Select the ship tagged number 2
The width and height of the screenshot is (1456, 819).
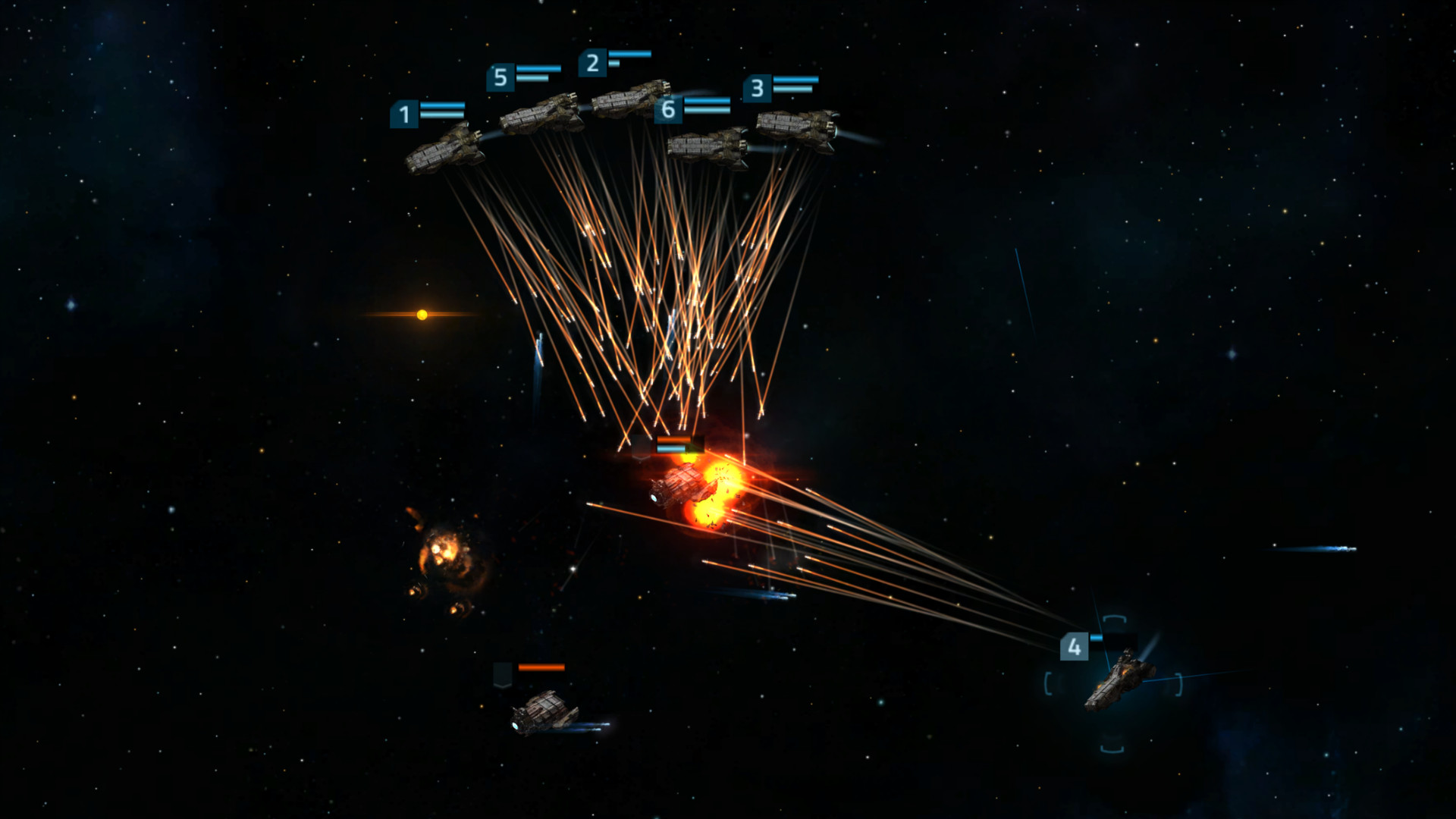coord(629,99)
